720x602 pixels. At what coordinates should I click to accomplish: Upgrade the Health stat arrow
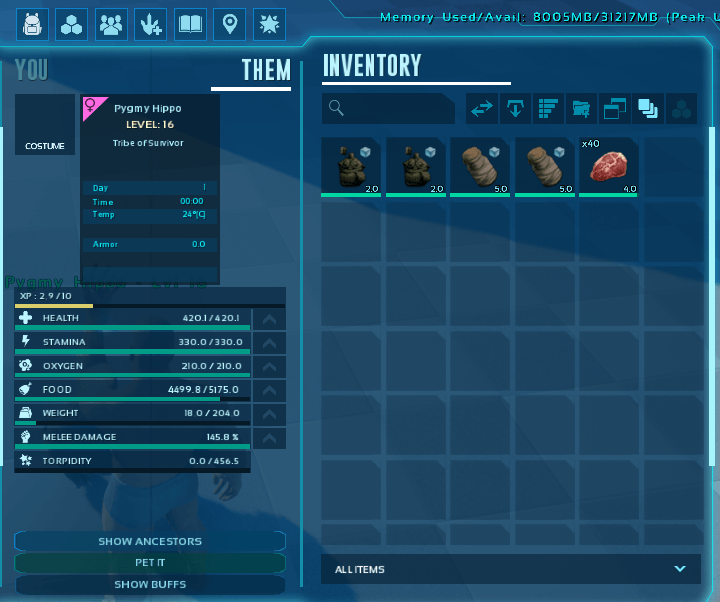[x=269, y=319]
